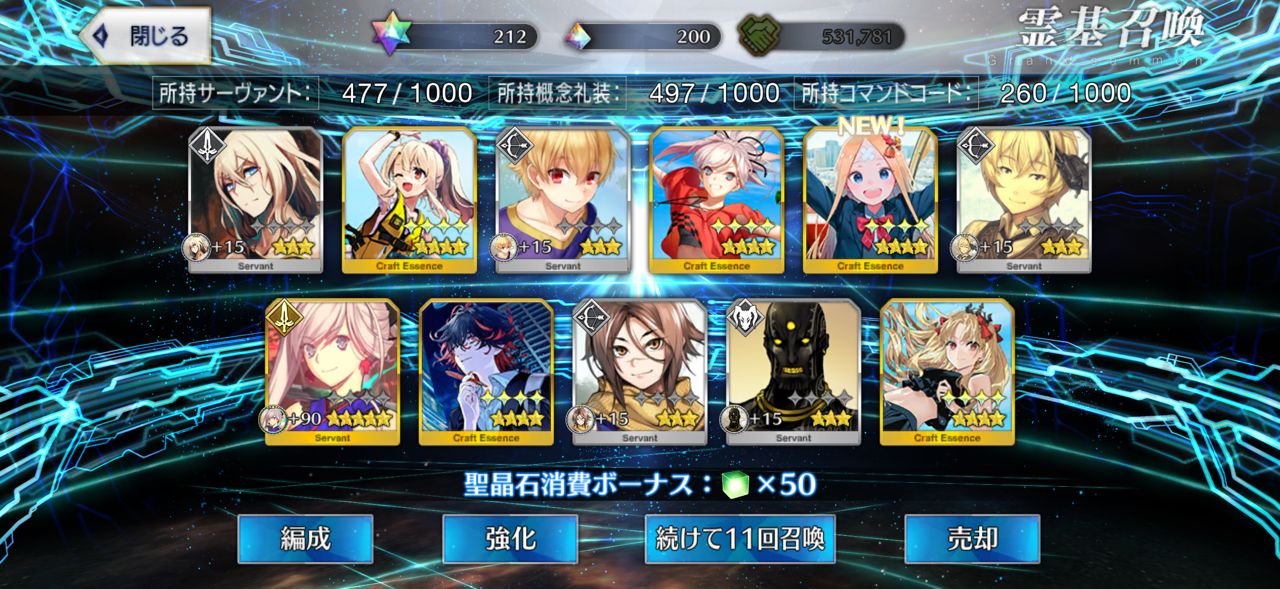
Task: Select the silver Saber servant with blue eyes
Action: (256, 200)
